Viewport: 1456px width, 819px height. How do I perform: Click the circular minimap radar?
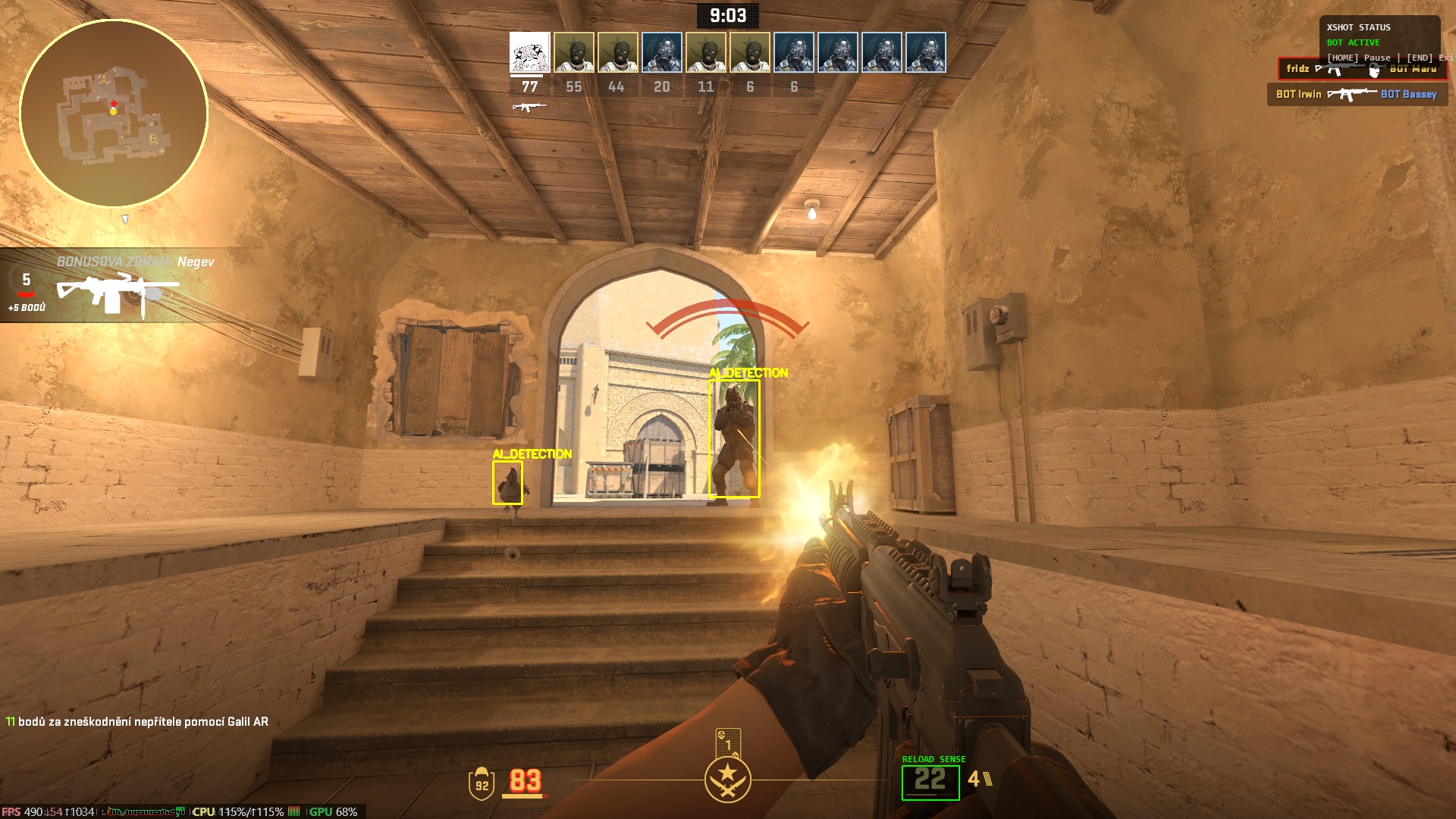(x=114, y=114)
